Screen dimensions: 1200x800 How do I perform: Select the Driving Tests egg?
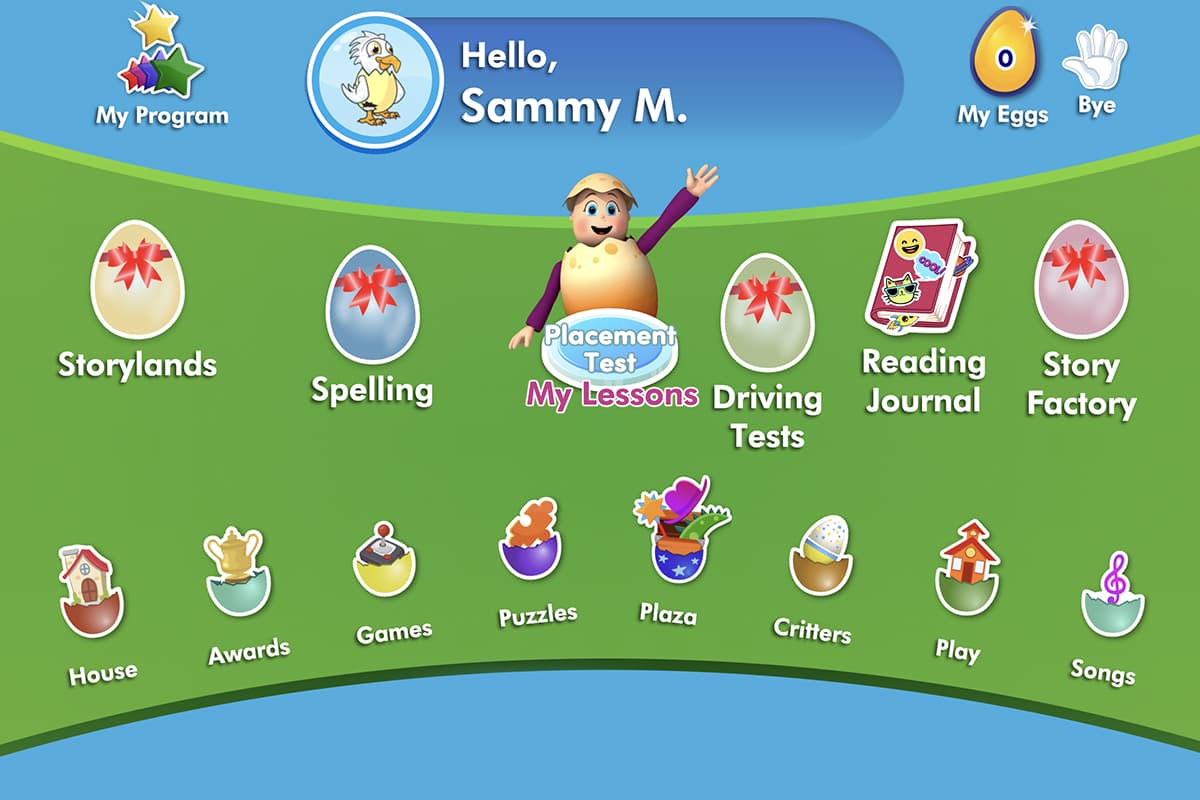(767, 312)
